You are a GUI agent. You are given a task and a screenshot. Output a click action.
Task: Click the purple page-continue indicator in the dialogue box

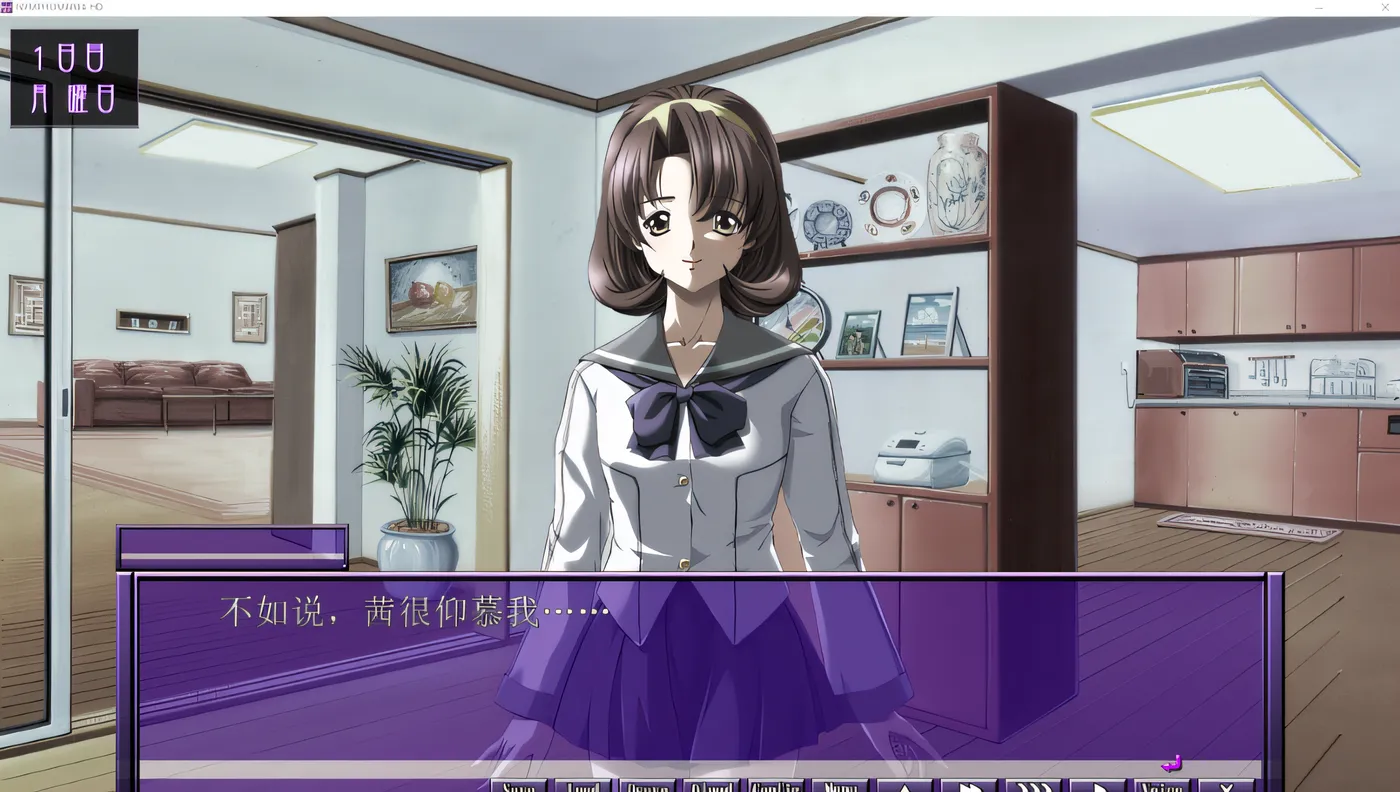[1170, 762]
